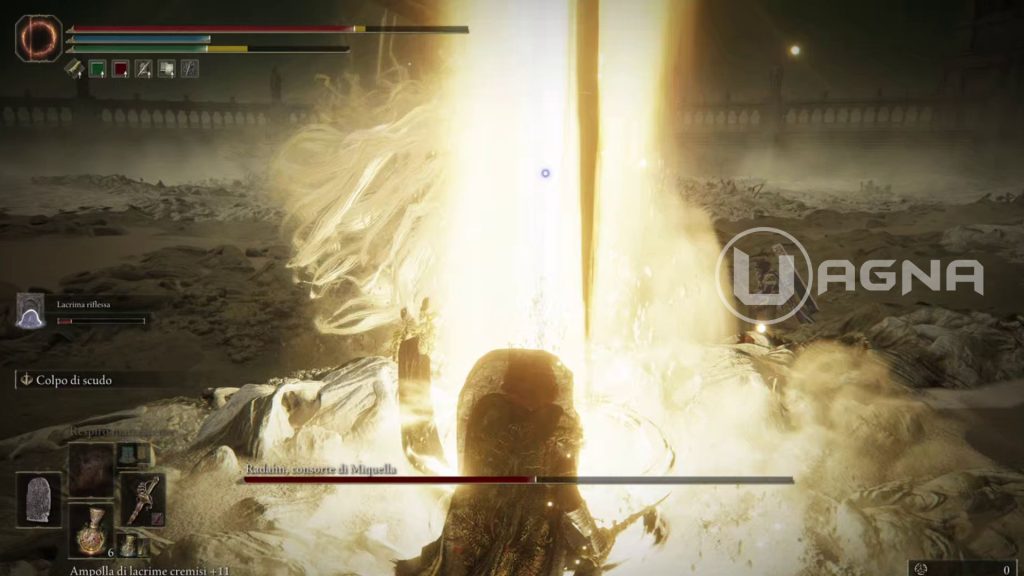Select the right-hand sword weapon slot
This screenshot has width=1024, height=576.
tap(141, 499)
